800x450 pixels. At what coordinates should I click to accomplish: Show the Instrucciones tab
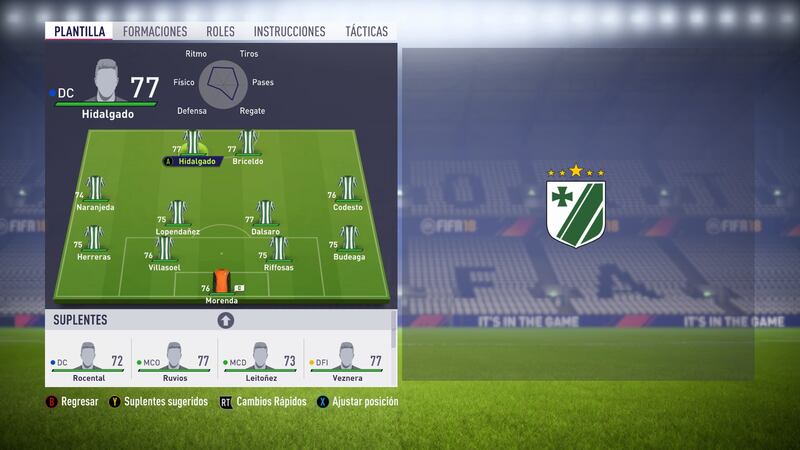[289, 31]
